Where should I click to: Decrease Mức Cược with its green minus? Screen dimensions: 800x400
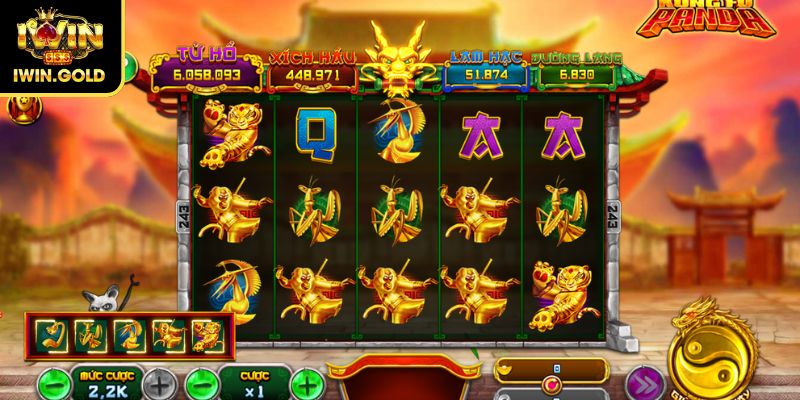pyautogui.click(x=53, y=383)
